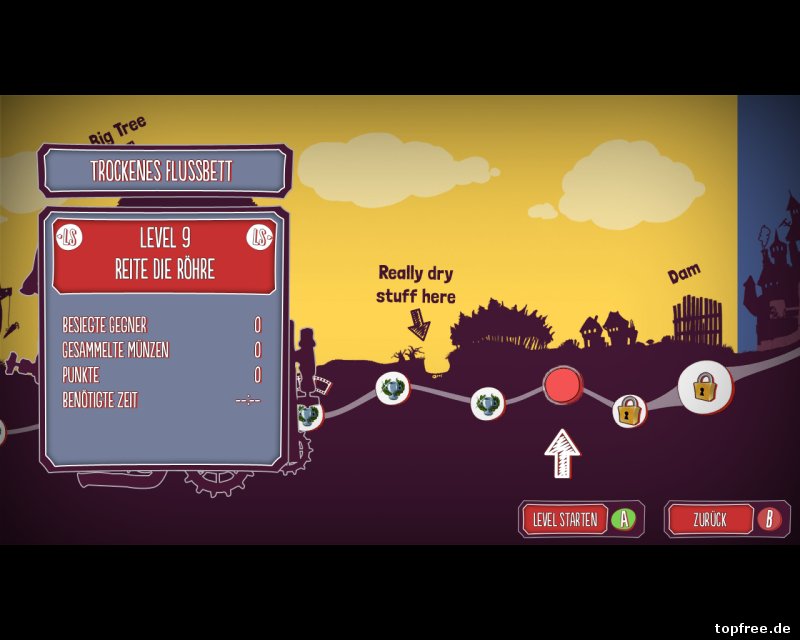Select the red highlighted level node
The image size is (800, 640).
[563, 385]
